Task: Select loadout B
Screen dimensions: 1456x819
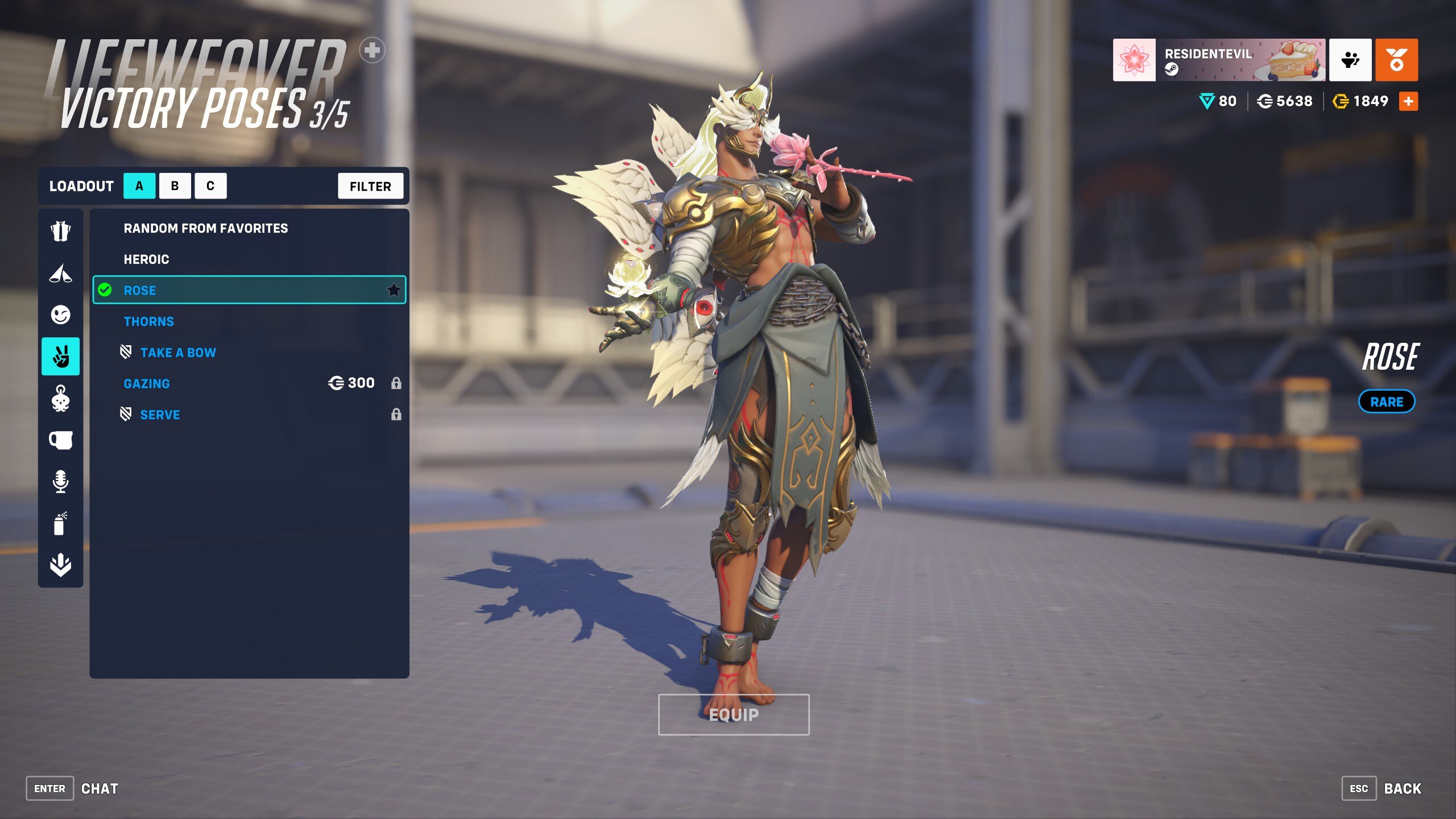Action: point(175,186)
